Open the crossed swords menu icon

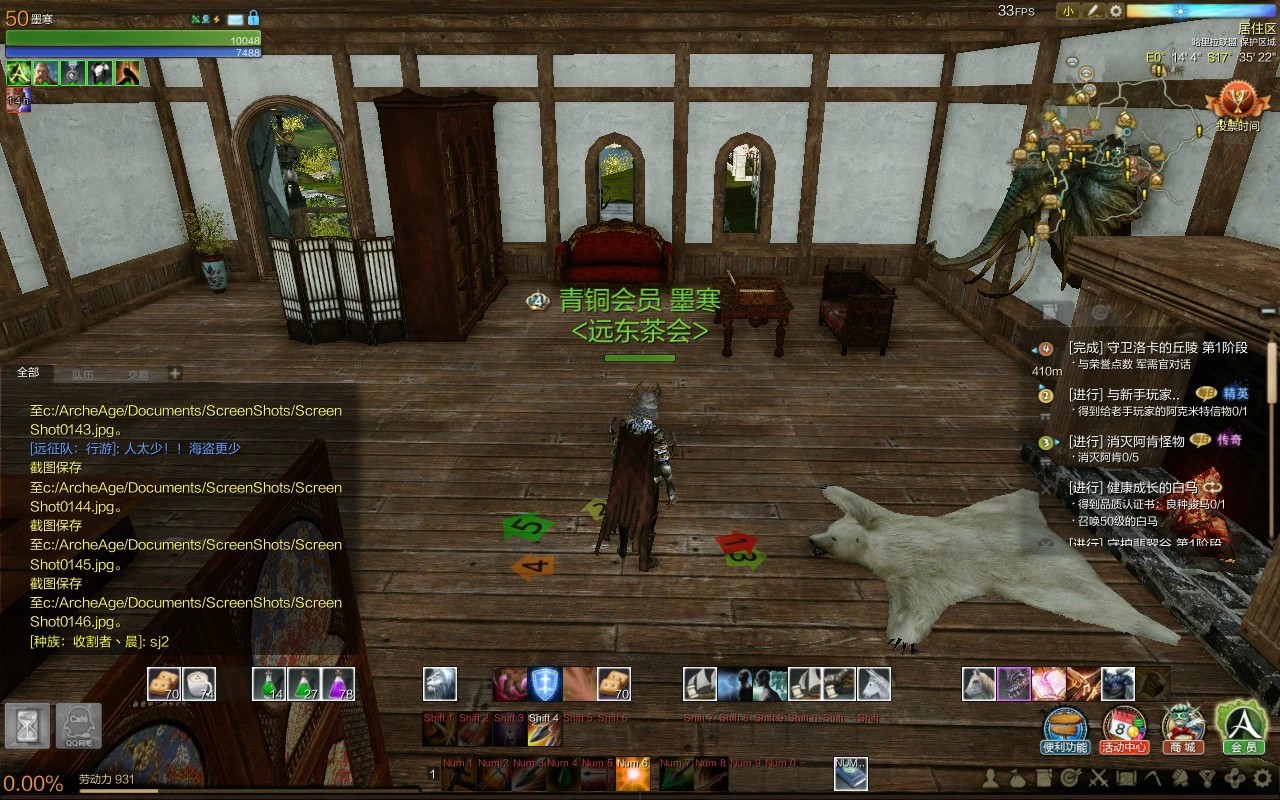pos(1098,777)
